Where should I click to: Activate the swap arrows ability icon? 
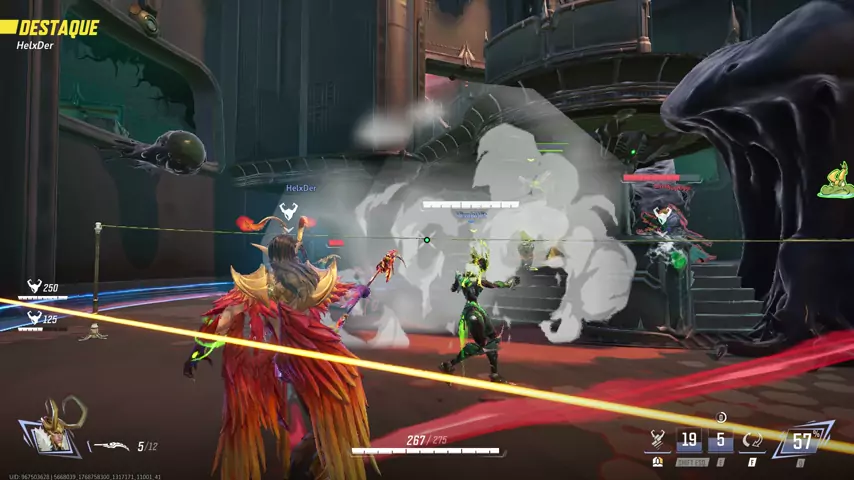click(x=752, y=439)
